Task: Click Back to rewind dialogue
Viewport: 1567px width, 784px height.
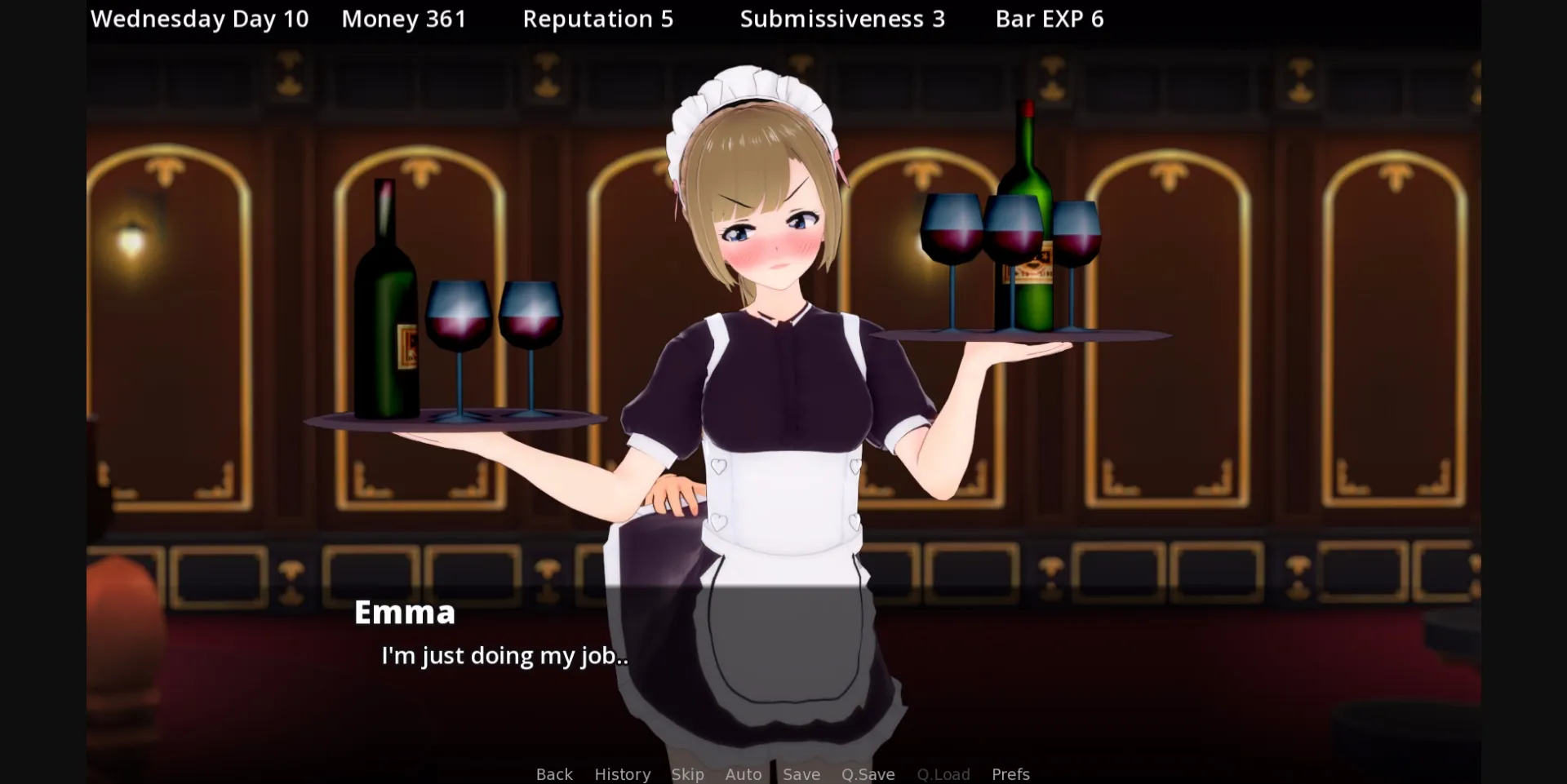Action: click(553, 774)
